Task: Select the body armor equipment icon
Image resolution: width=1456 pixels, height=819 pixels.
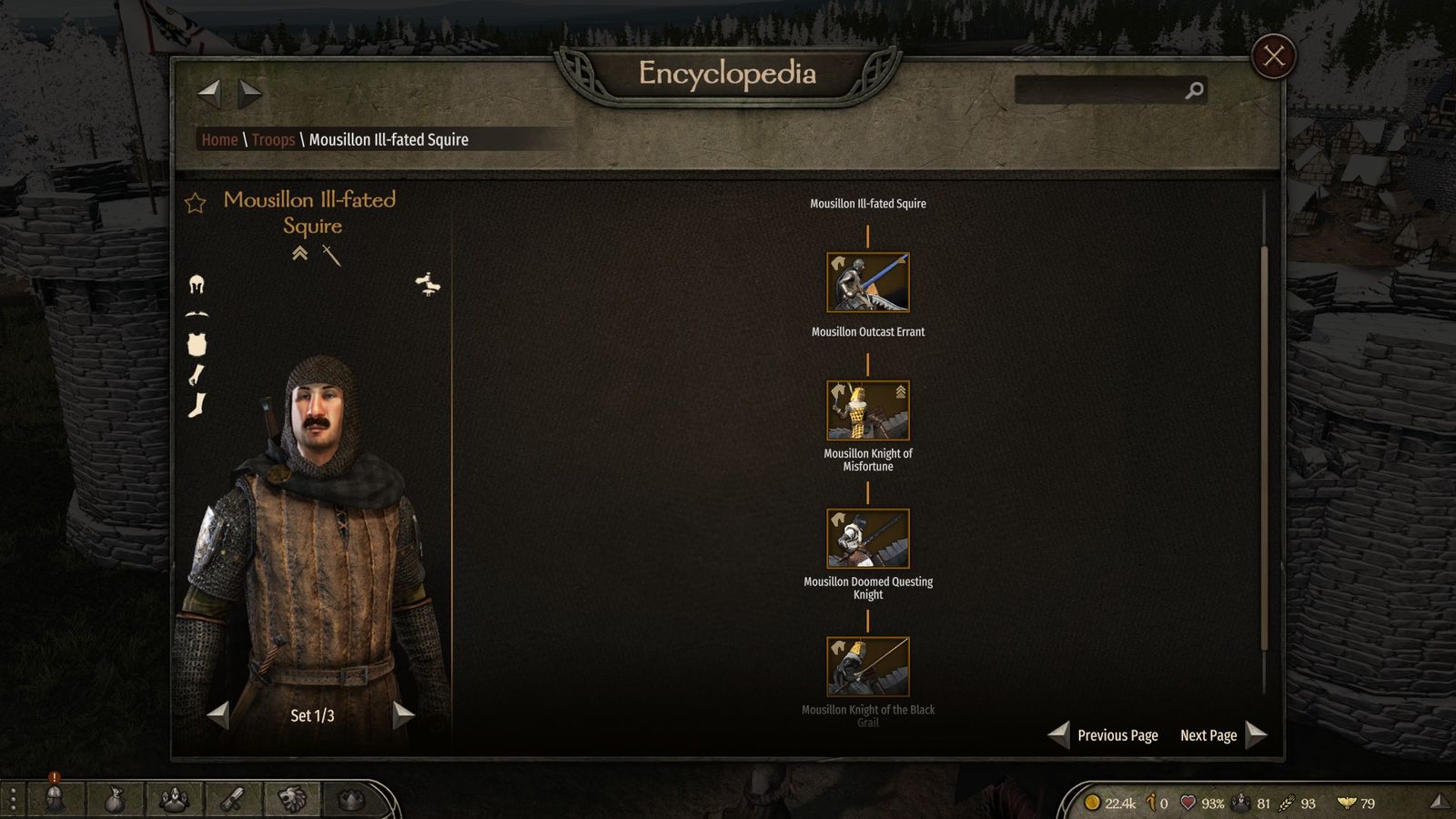Action: 197,344
